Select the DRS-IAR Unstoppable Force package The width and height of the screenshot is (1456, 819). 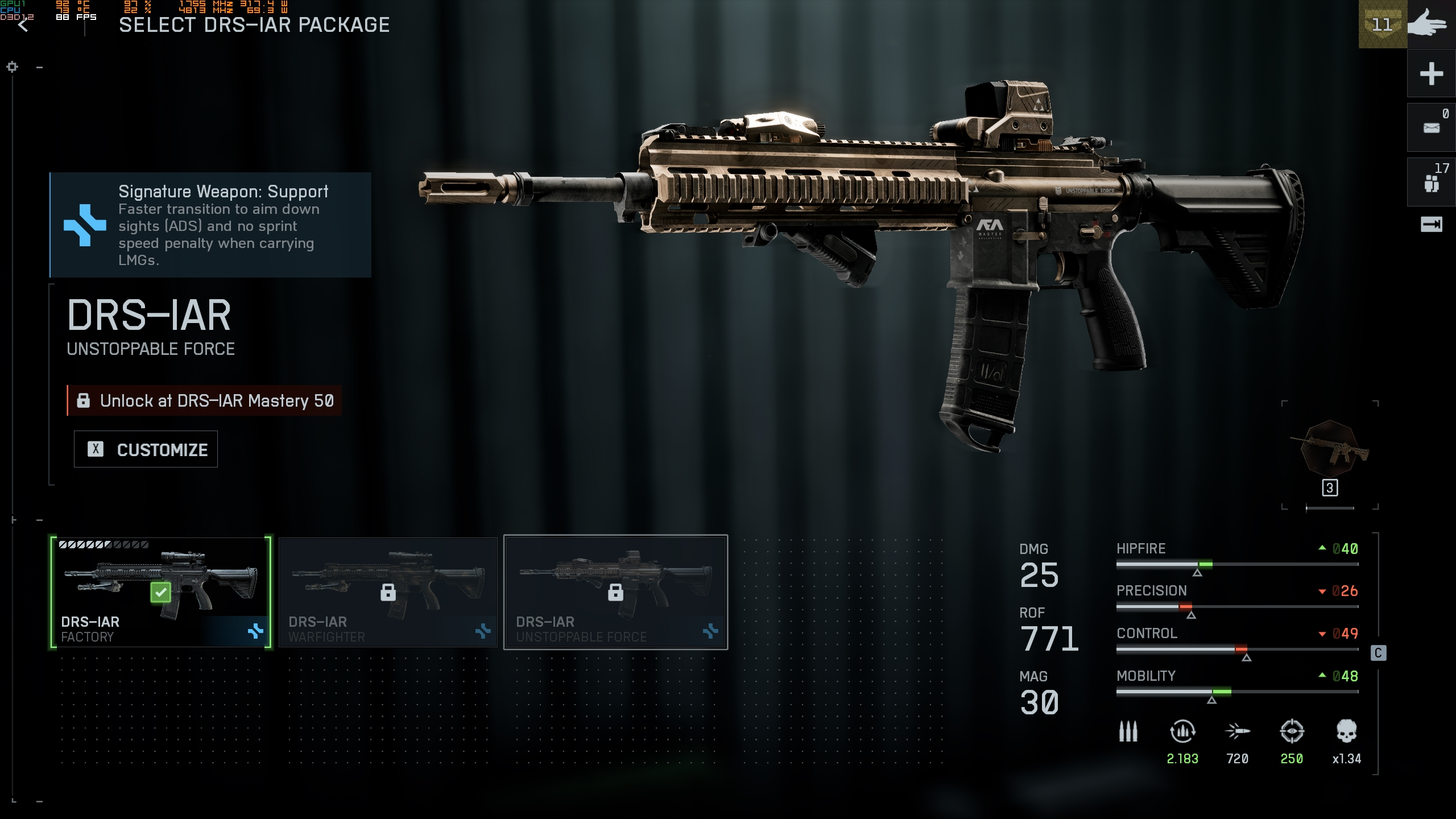pos(615,591)
